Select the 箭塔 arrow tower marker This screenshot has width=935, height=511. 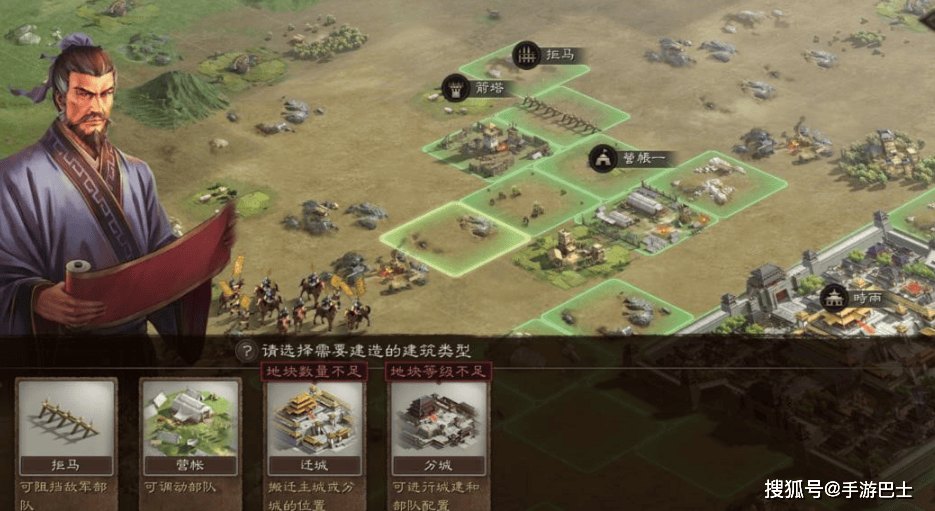point(456,88)
